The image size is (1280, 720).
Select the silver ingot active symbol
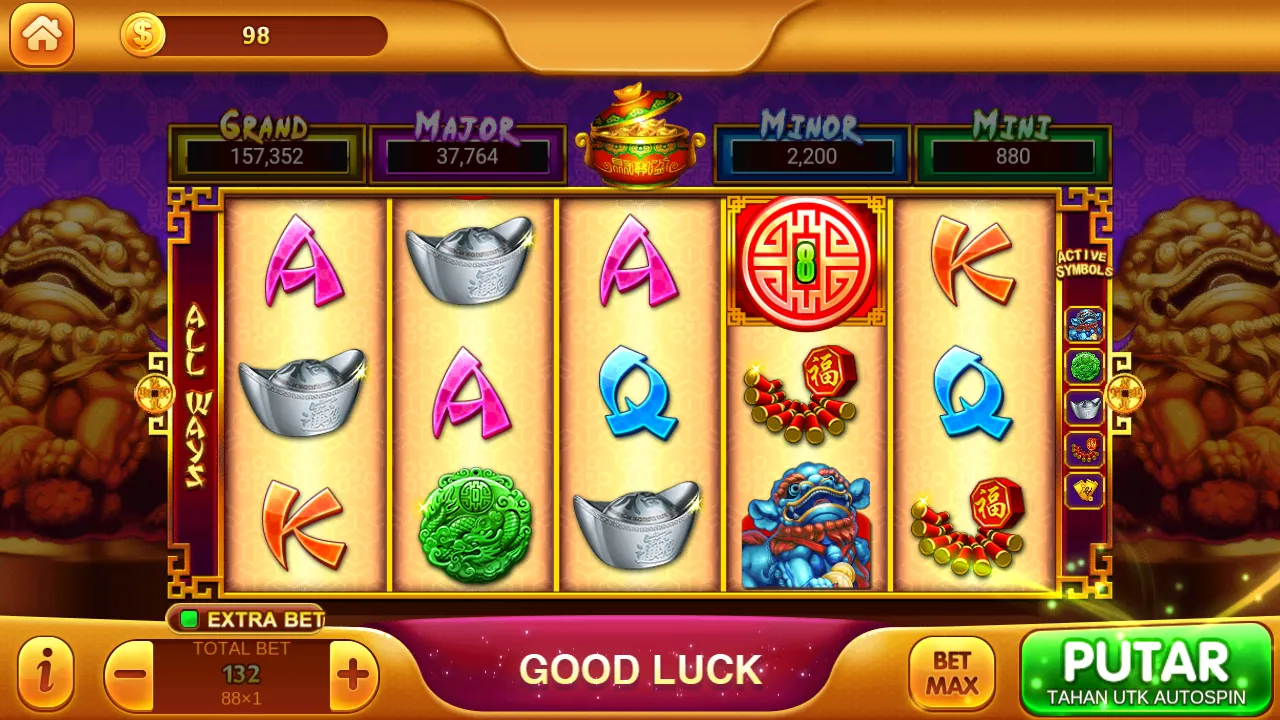pyautogui.click(x=1085, y=408)
